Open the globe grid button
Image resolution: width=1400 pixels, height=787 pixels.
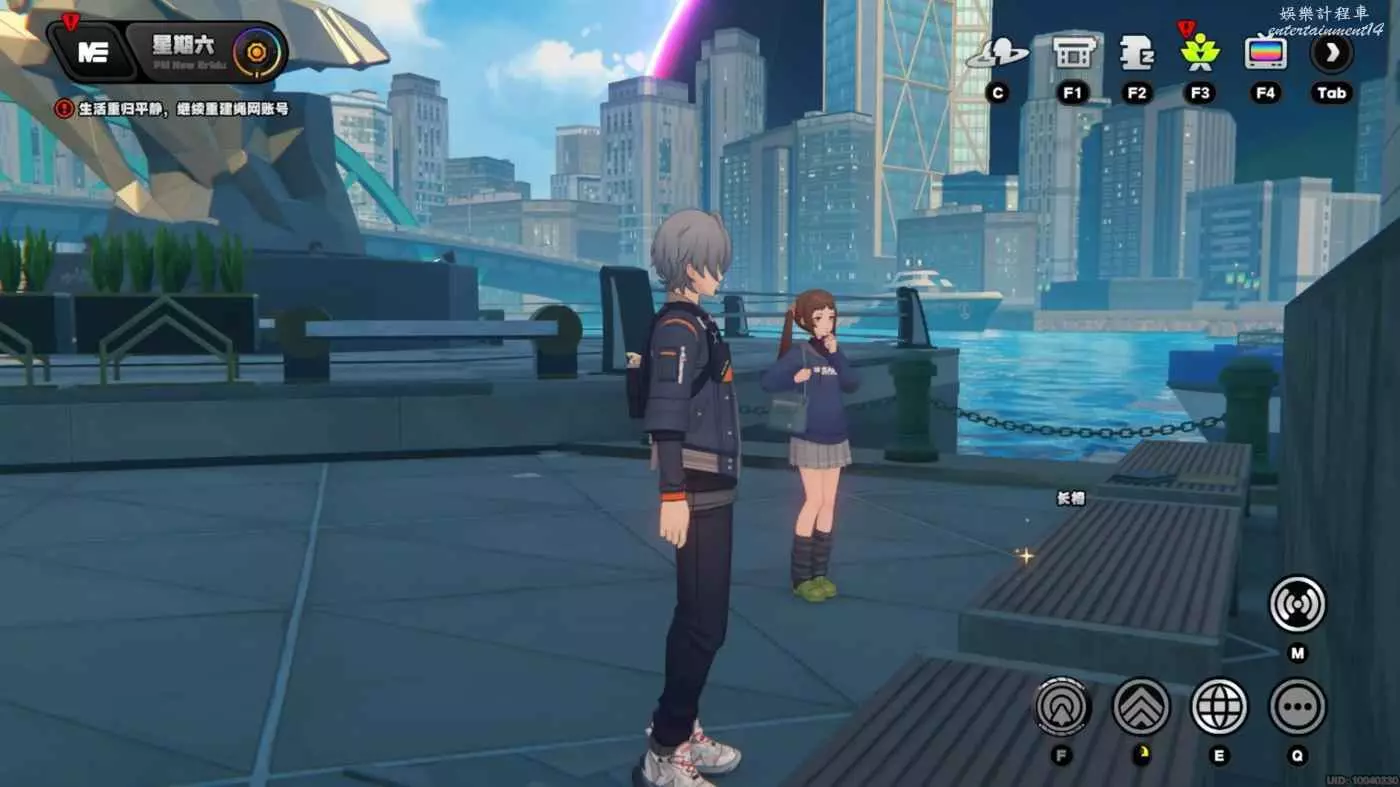coord(1219,706)
